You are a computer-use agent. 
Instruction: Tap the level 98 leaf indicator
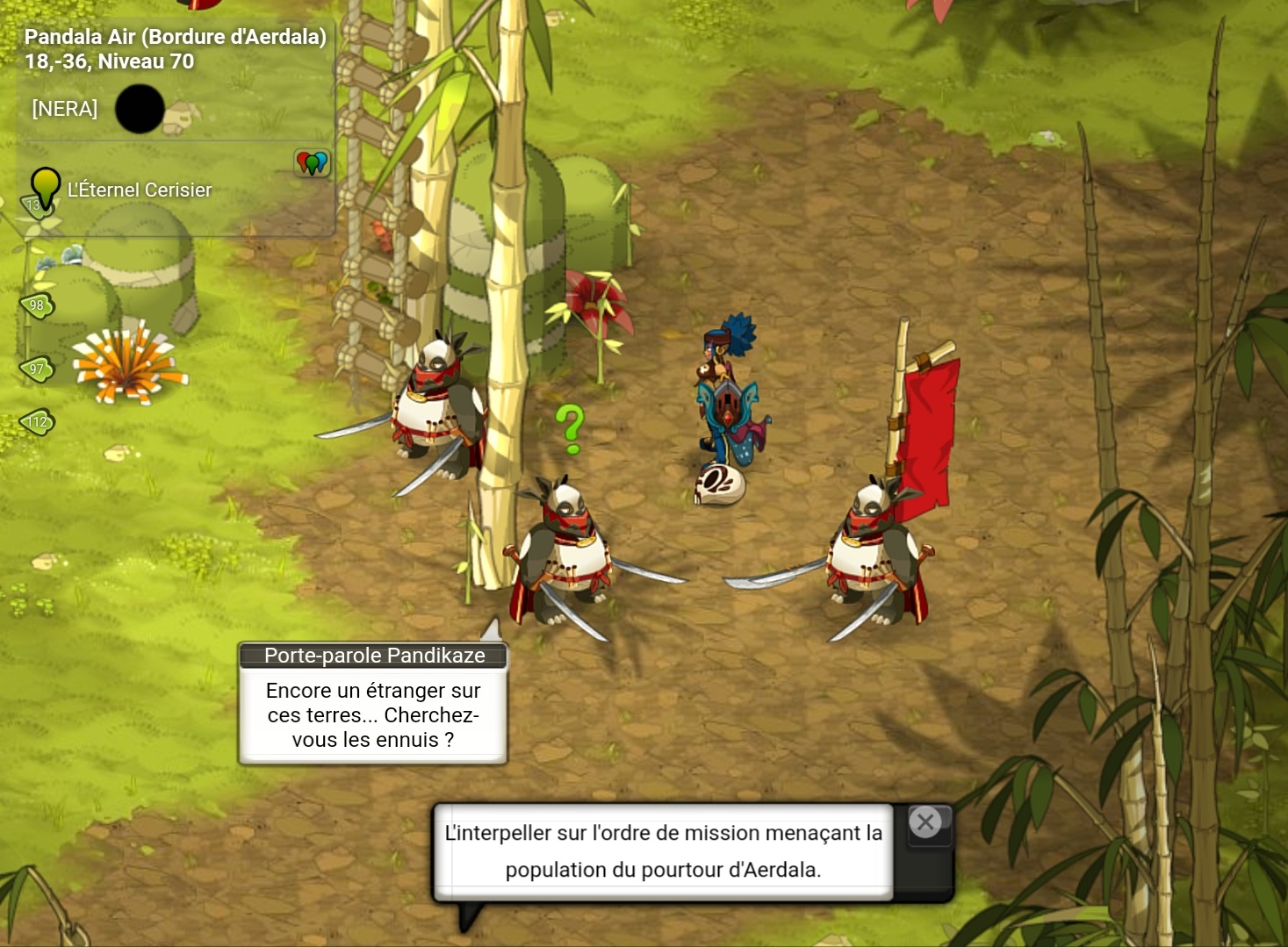[37, 305]
